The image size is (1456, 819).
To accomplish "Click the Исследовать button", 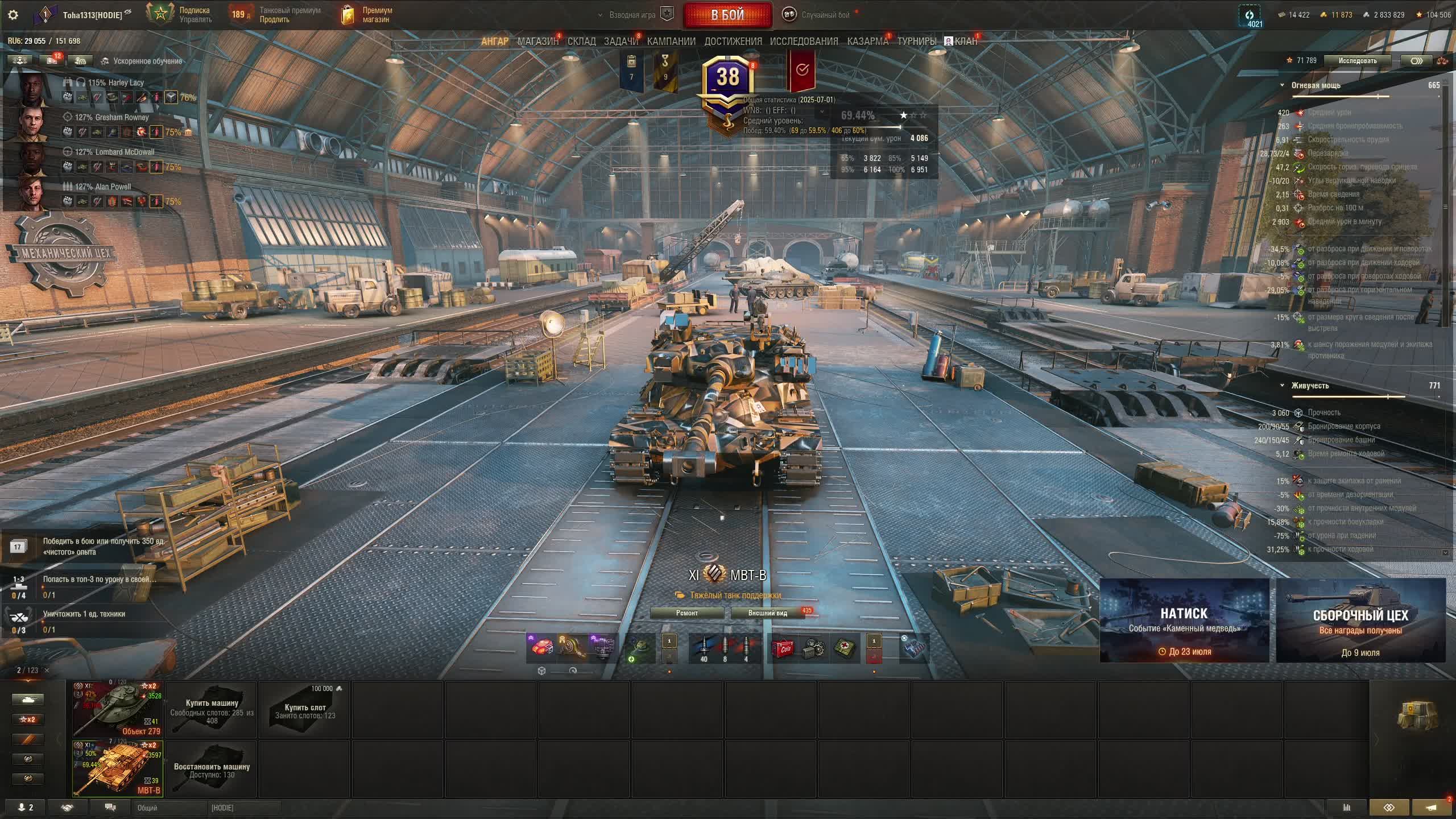I will click(1357, 61).
